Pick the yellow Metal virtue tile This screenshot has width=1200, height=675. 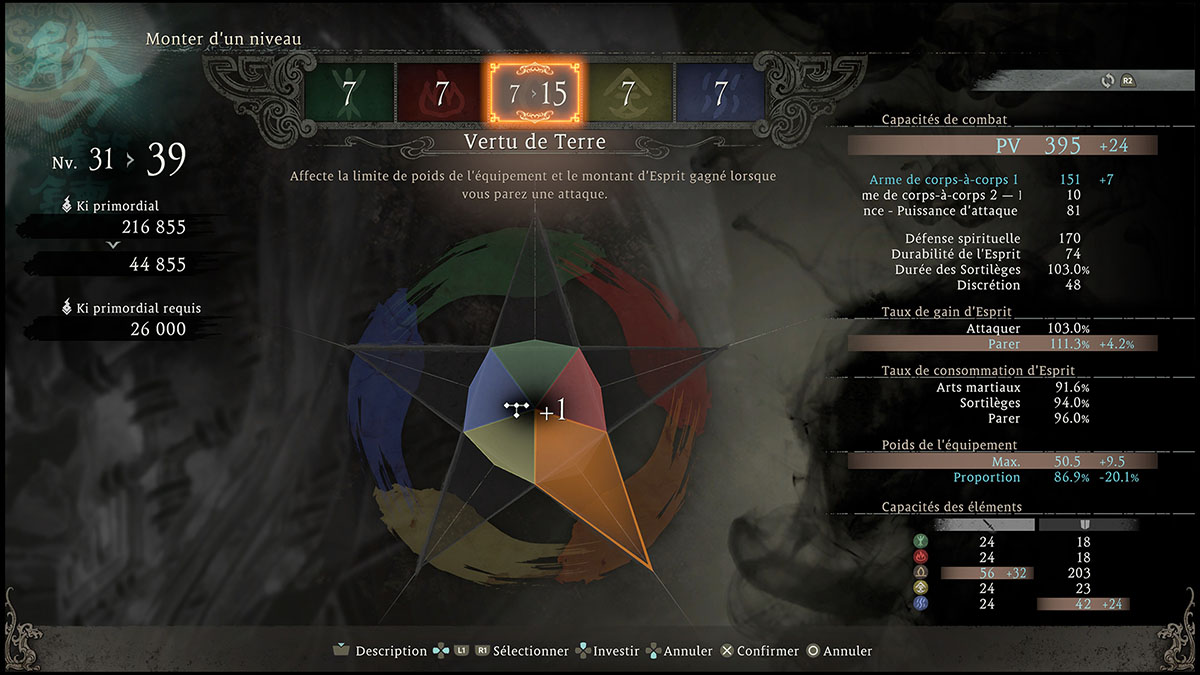[x=628, y=94]
